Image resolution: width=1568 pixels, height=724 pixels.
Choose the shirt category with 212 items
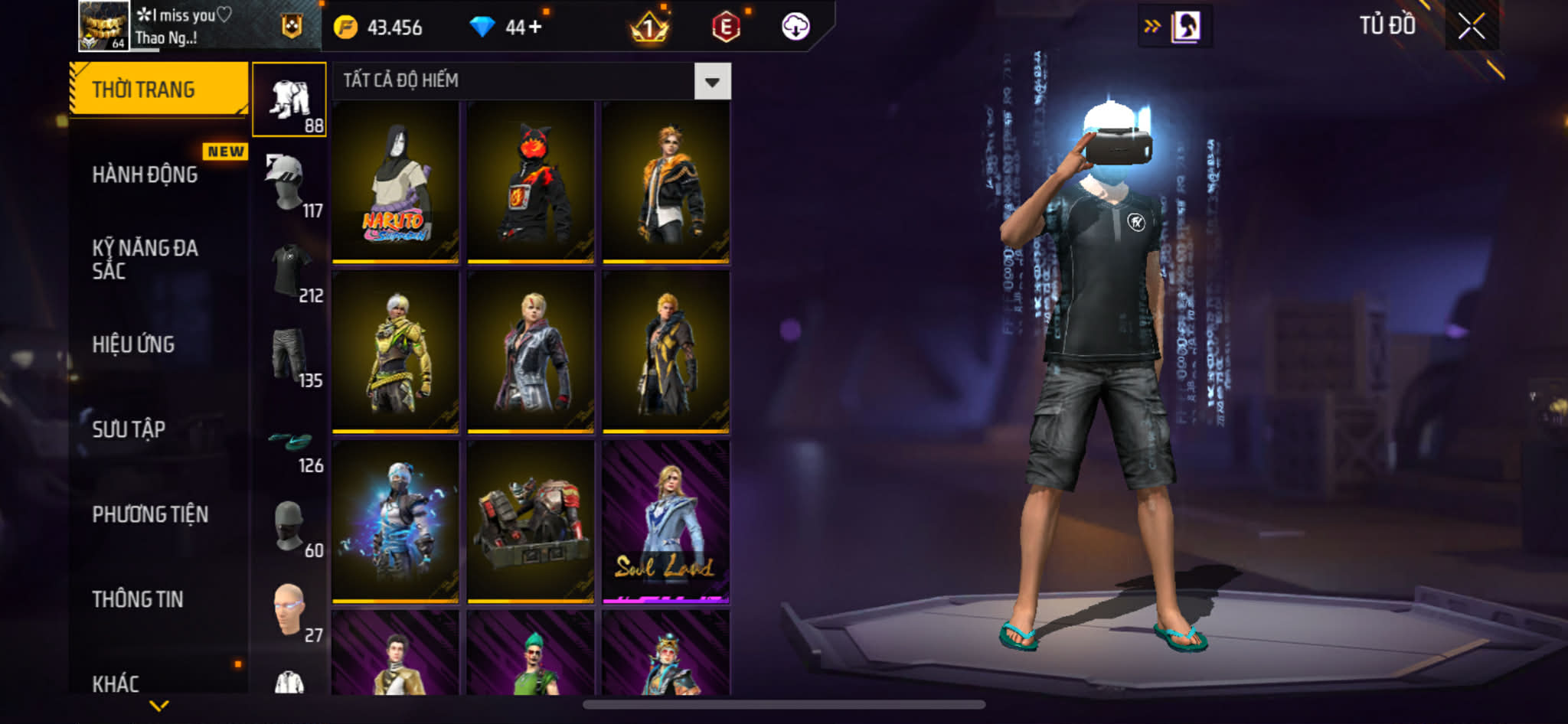coord(289,270)
